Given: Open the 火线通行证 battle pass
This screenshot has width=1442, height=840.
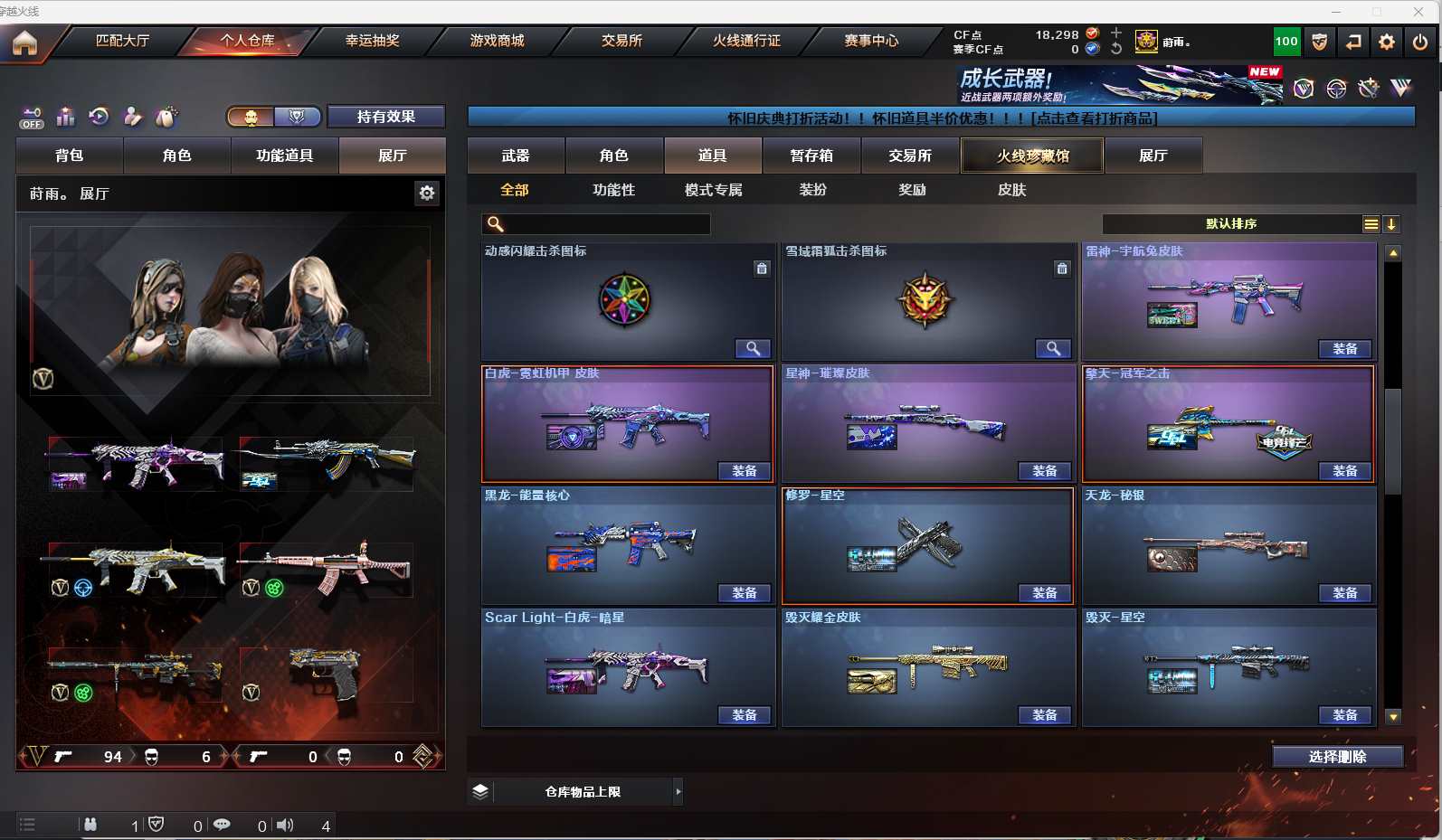Looking at the screenshot, I should click(x=746, y=41).
